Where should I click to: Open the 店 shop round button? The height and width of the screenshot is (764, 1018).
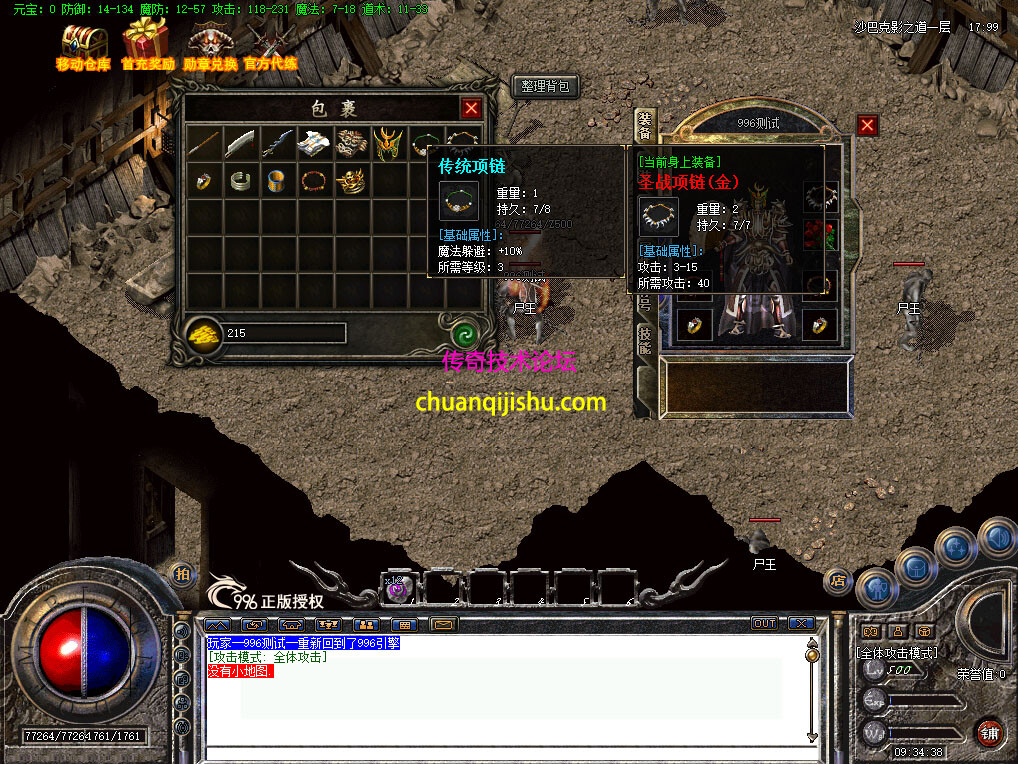[838, 580]
